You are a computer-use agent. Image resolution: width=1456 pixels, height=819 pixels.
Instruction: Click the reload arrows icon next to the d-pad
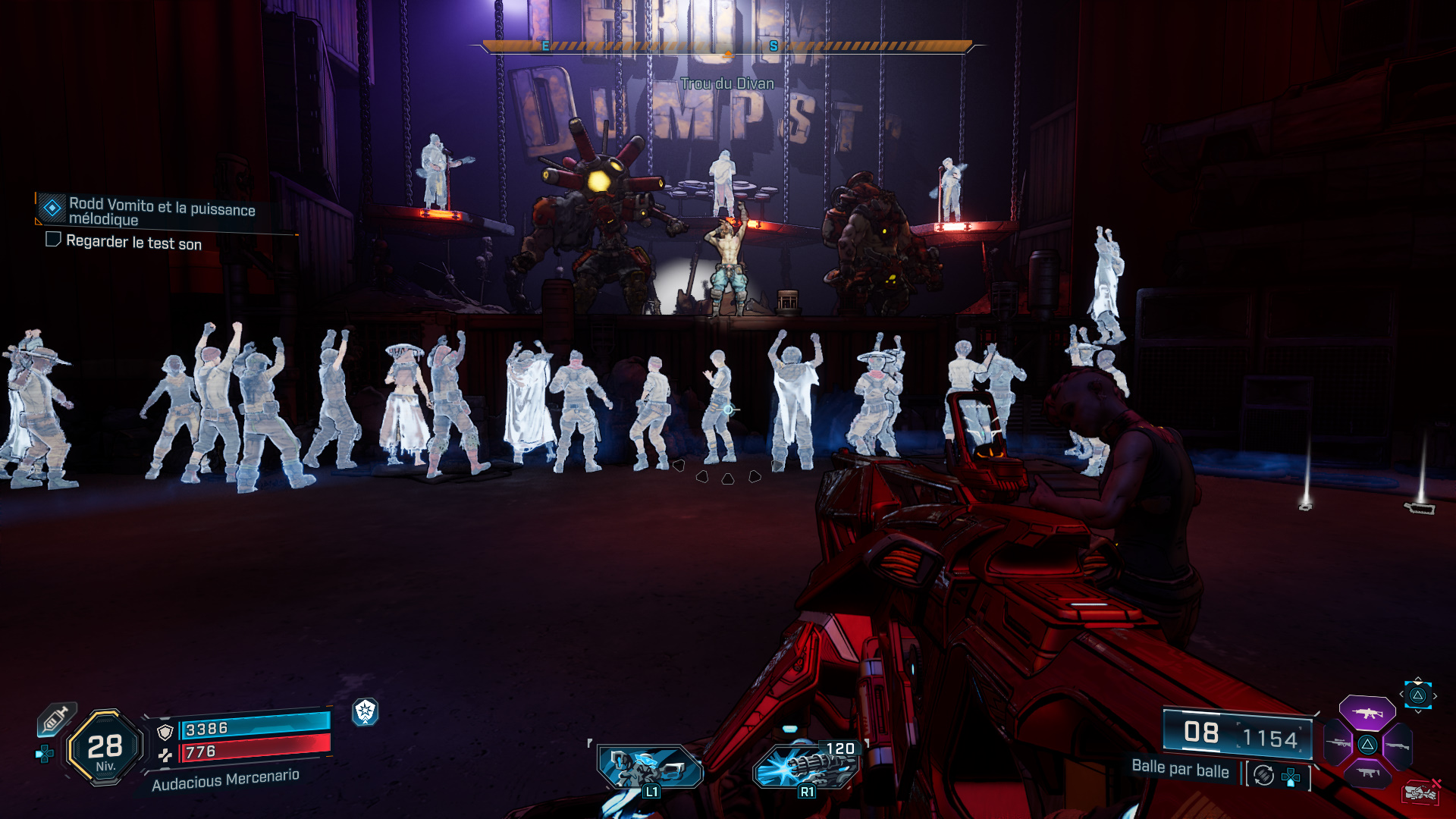(x=1264, y=776)
